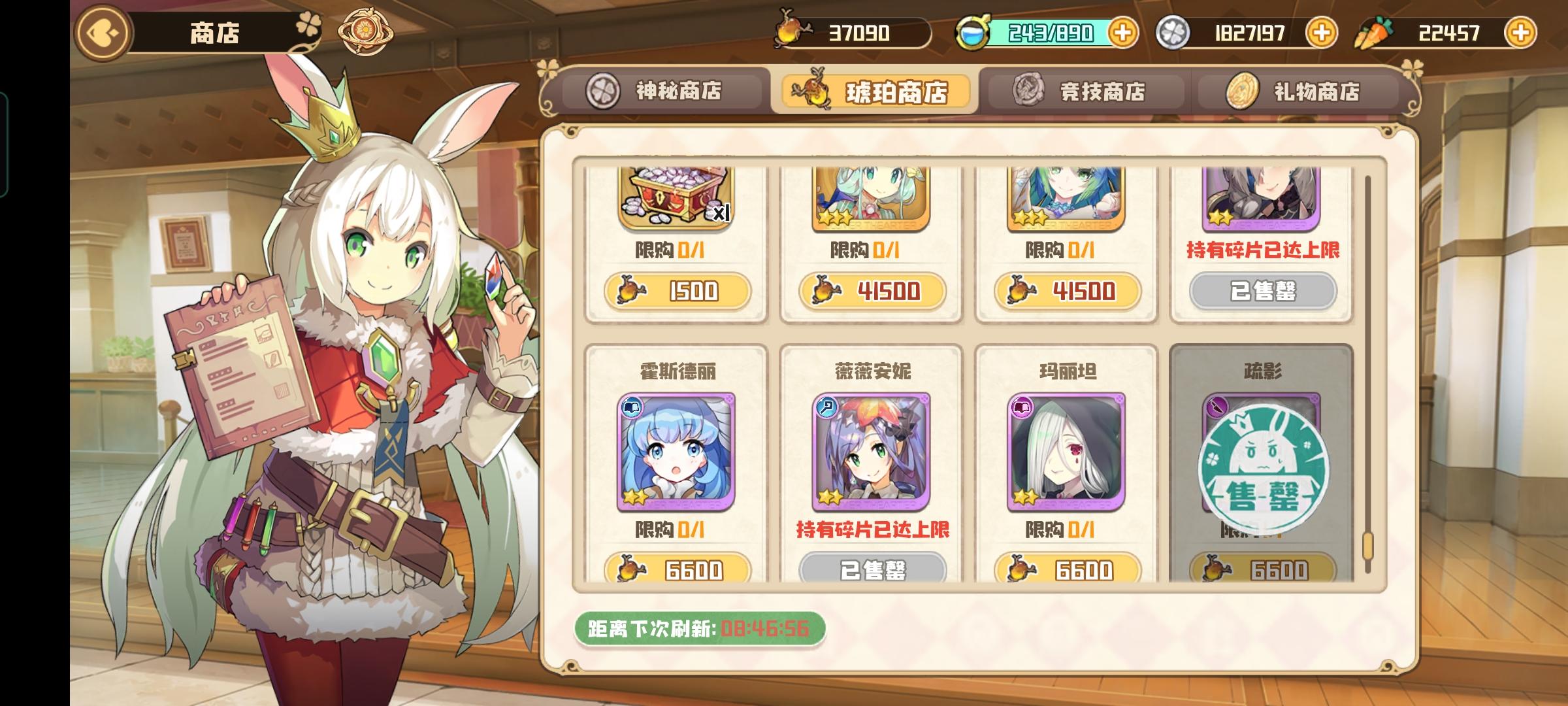Image resolution: width=1568 pixels, height=706 pixels.
Task: Buy the treasure chest for 1500 amber
Action: coord(678,292)
